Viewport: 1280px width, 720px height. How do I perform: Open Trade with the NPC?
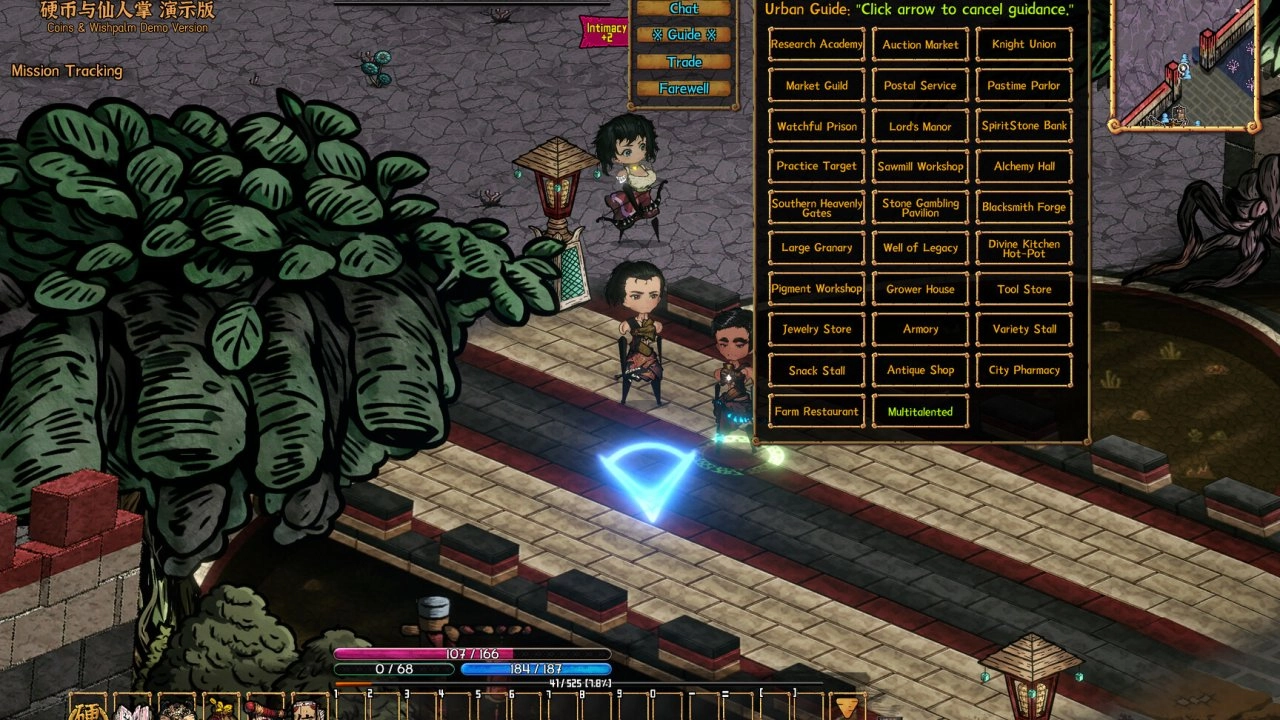[x=684, y=62]
